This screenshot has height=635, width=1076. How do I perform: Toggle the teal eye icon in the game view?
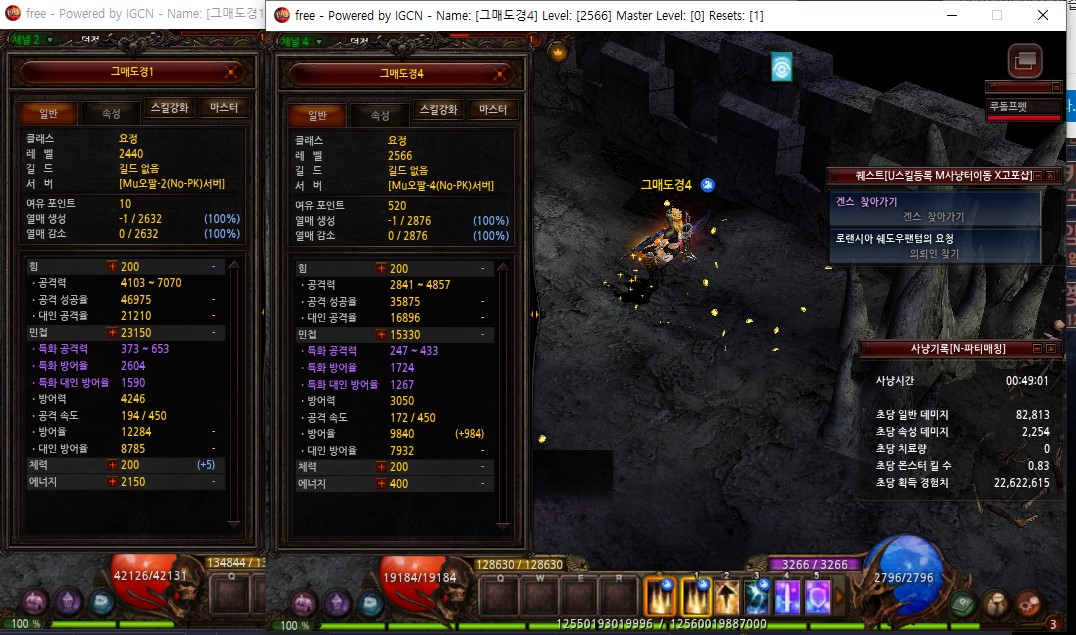781,68
